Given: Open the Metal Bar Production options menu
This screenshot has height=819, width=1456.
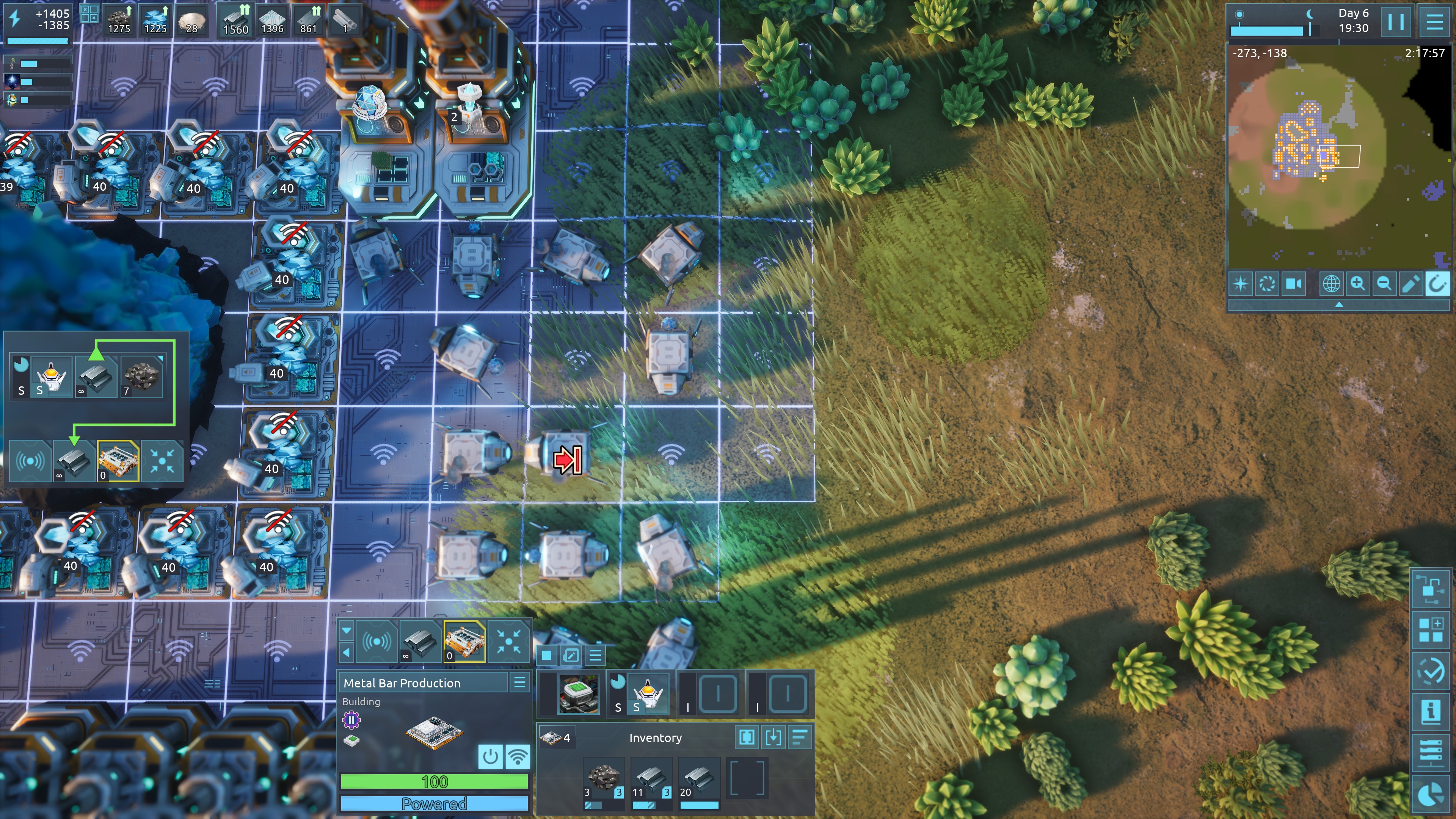Looking at the screenshot, I should (x=519, y=683).
